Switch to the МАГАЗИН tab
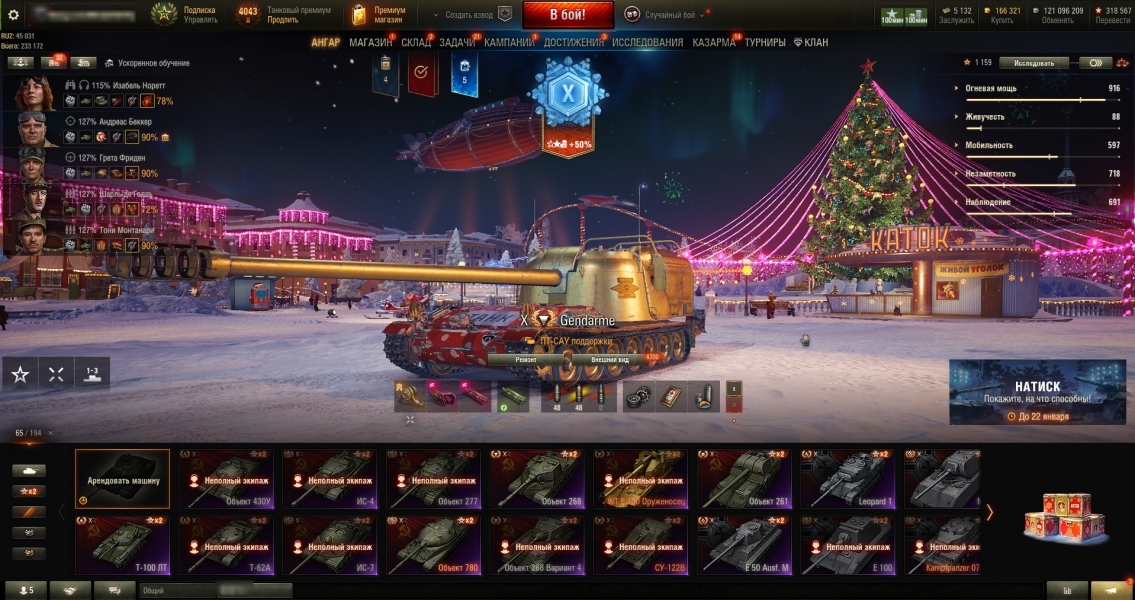The width and height of the screenshot is (1135, 600). [x=370, y=43]
